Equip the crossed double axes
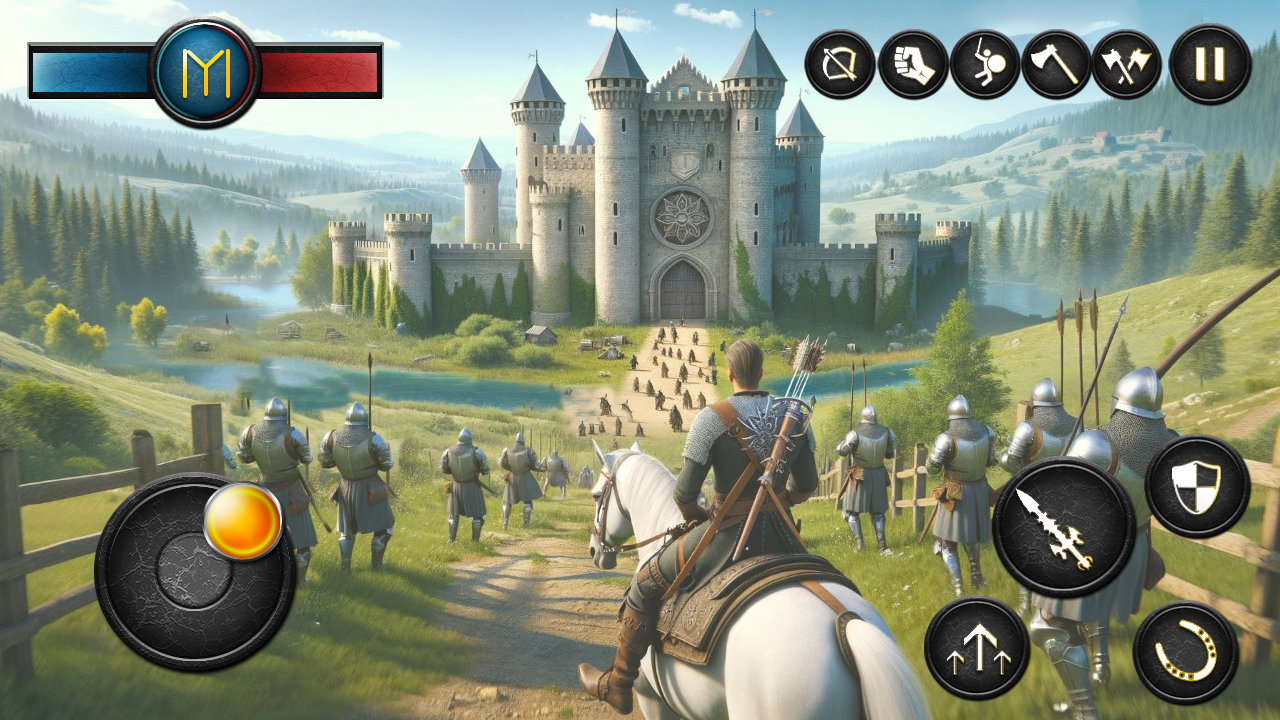This screenshot has height=720, width=1280. click(1126, 64)
